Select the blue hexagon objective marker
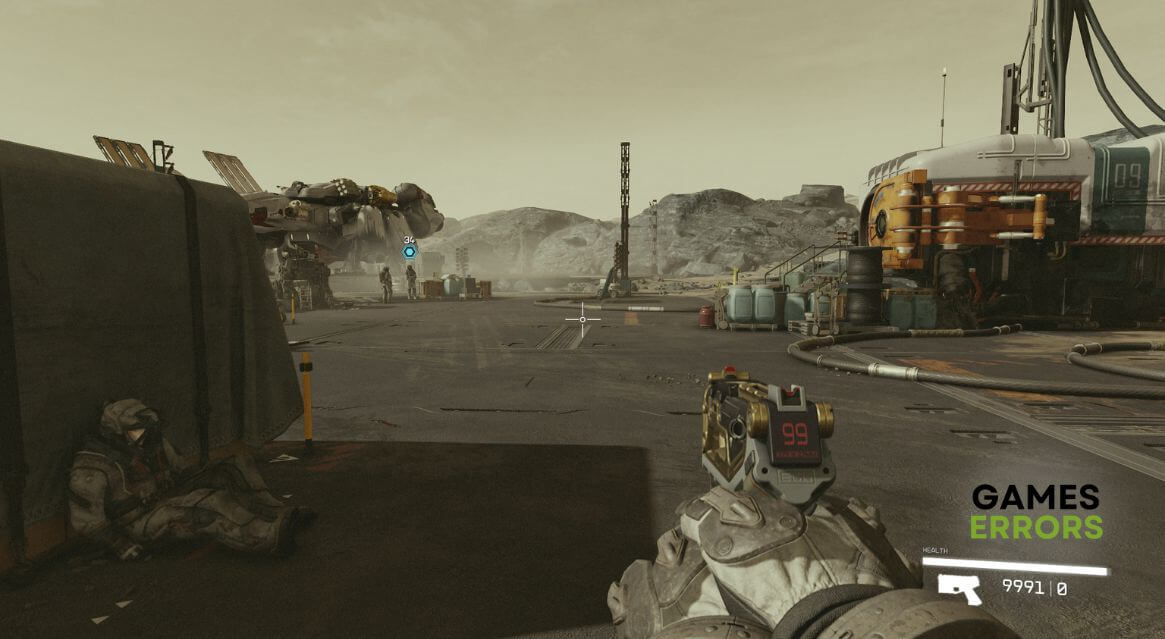 [409, 252]
